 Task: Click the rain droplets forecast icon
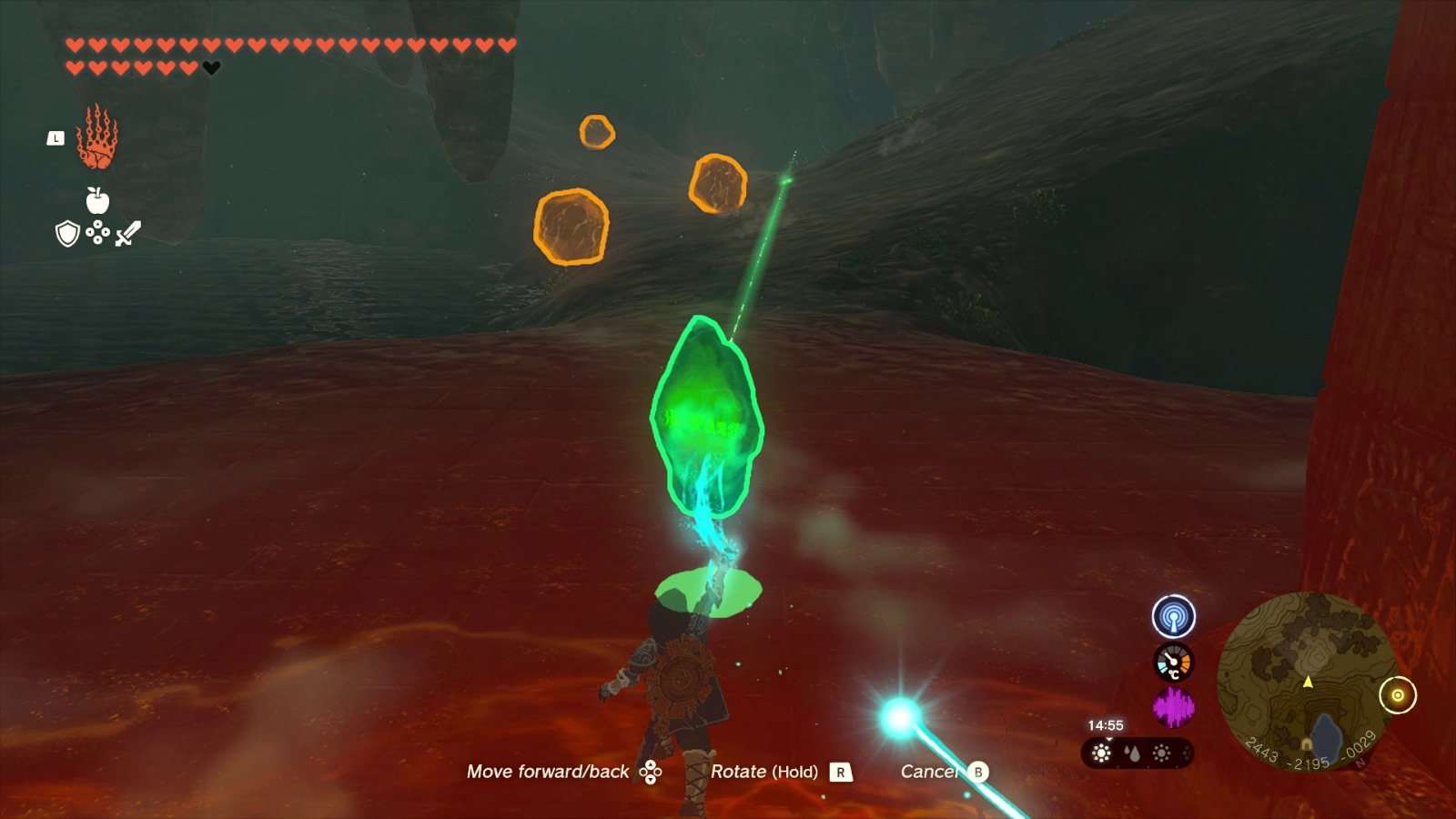point(1132,754)
